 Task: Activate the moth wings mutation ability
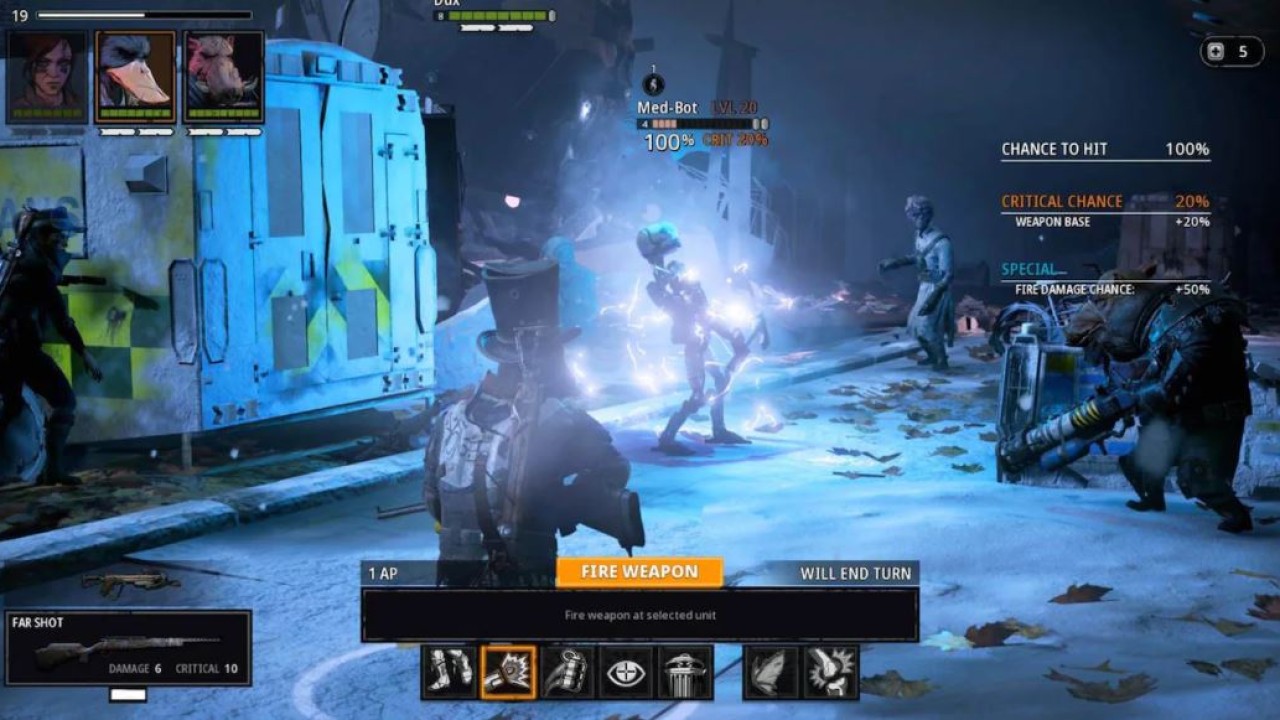(x=772, y=672)
